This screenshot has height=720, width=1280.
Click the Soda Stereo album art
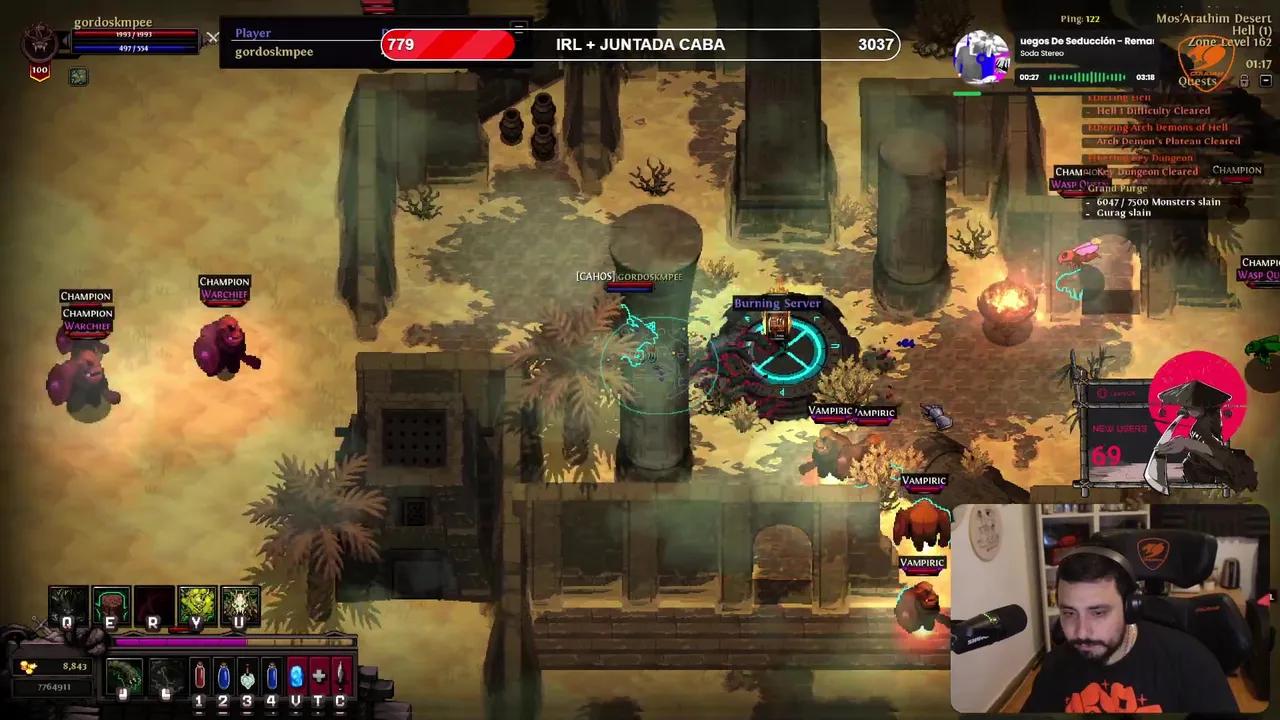coord(982,55)
